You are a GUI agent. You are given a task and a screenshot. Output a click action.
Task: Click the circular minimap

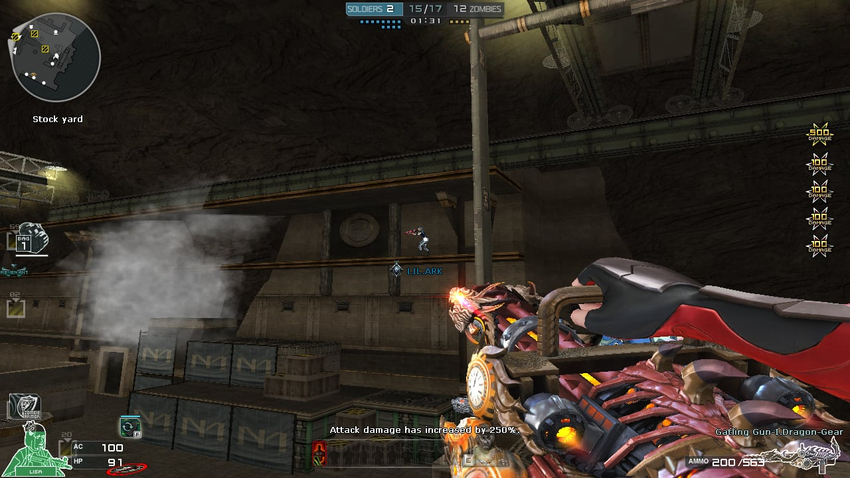pyautogui.click(x=56, y=58)
